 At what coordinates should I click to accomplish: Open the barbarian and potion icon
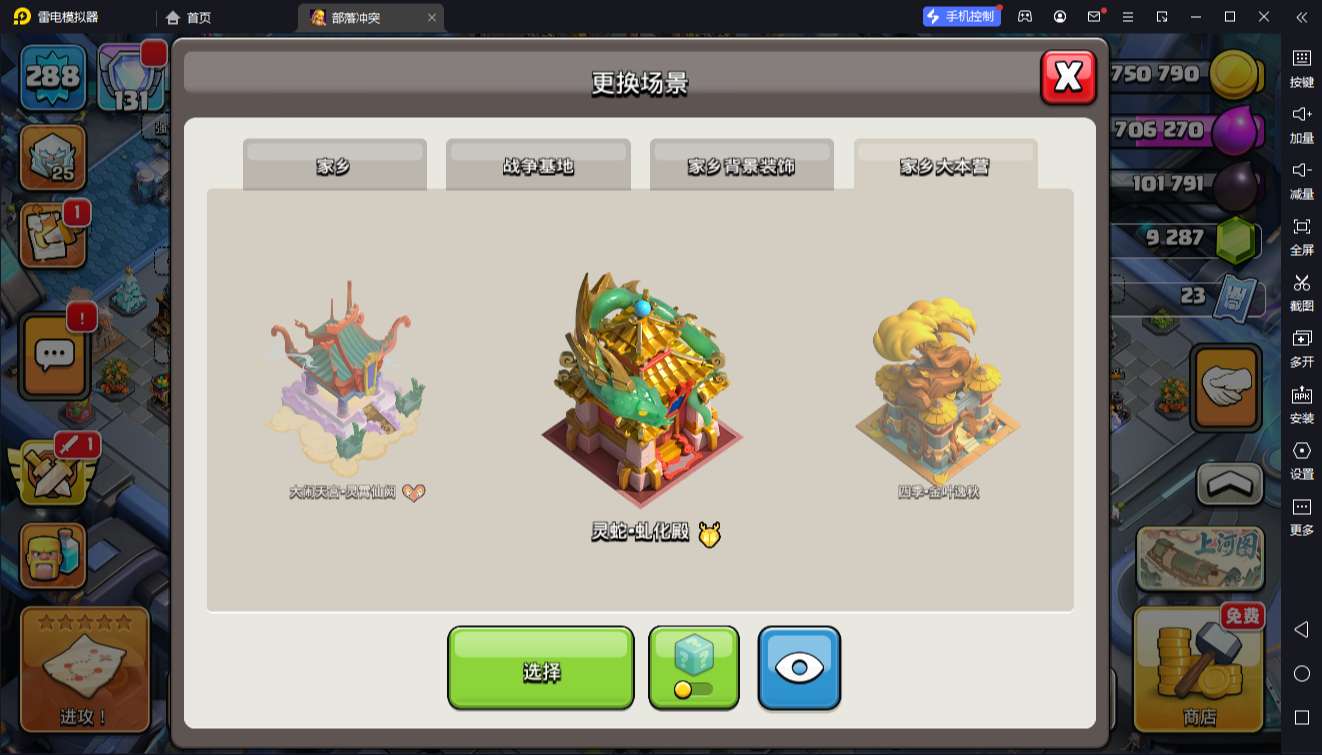(x=53, y=556)
